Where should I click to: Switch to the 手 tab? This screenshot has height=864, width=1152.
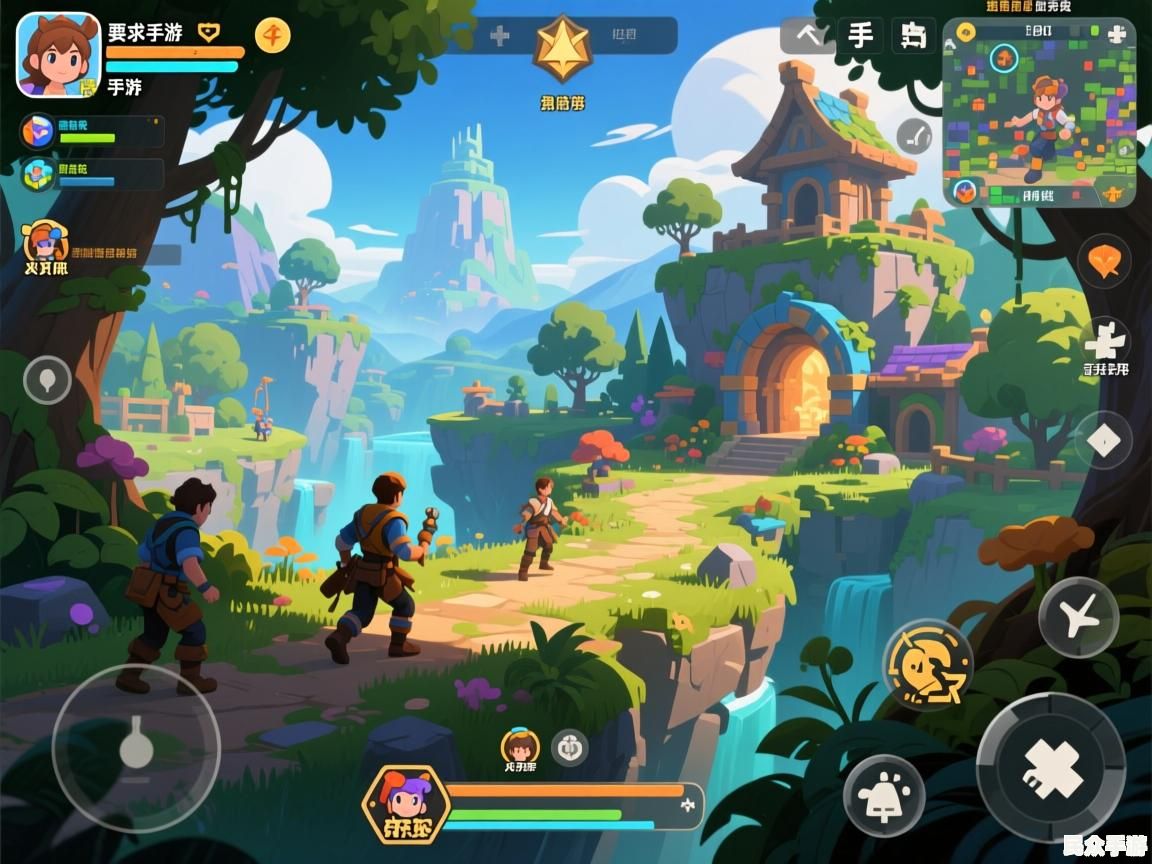tap(860, 36)
